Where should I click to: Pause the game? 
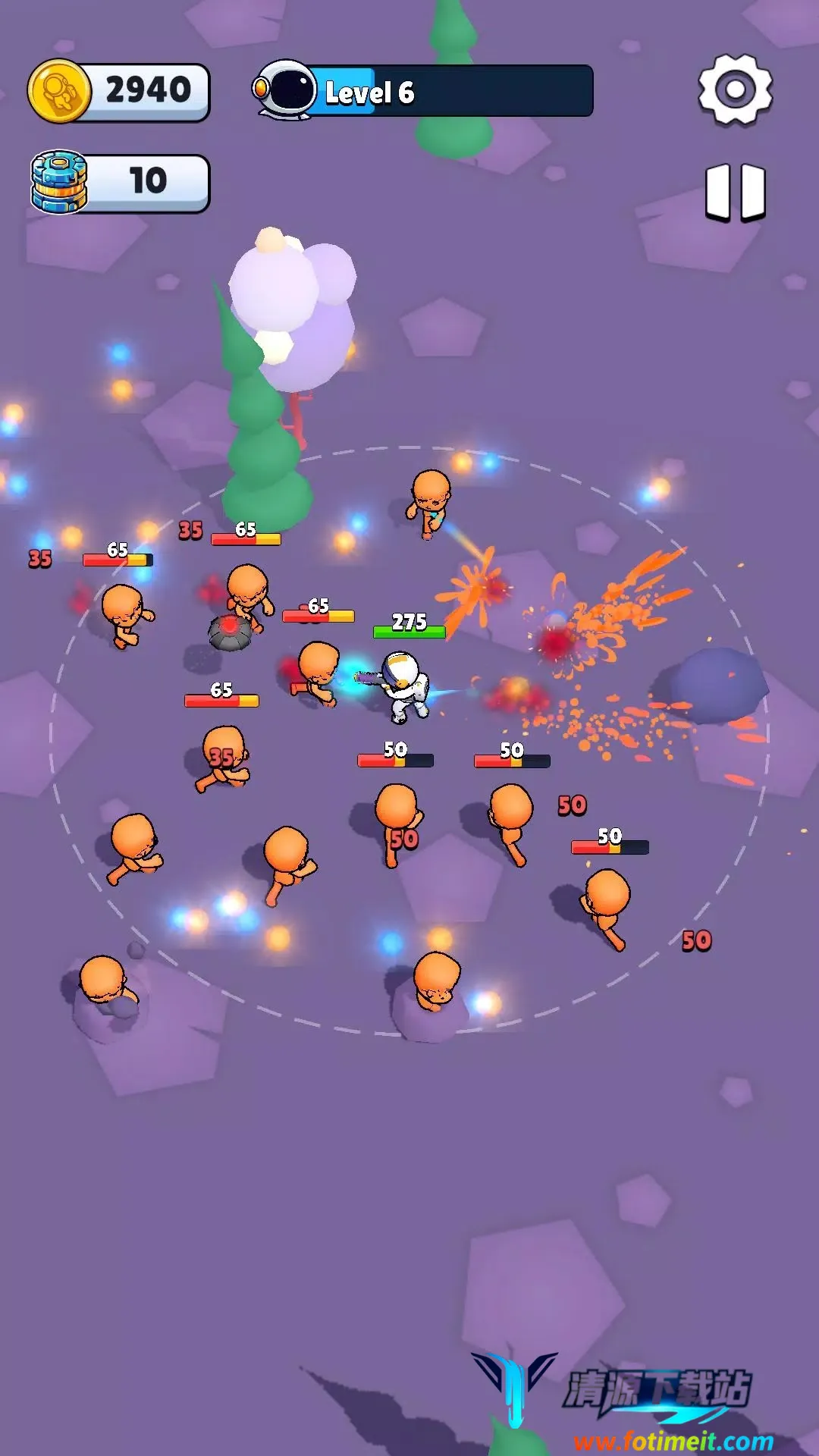735,192
